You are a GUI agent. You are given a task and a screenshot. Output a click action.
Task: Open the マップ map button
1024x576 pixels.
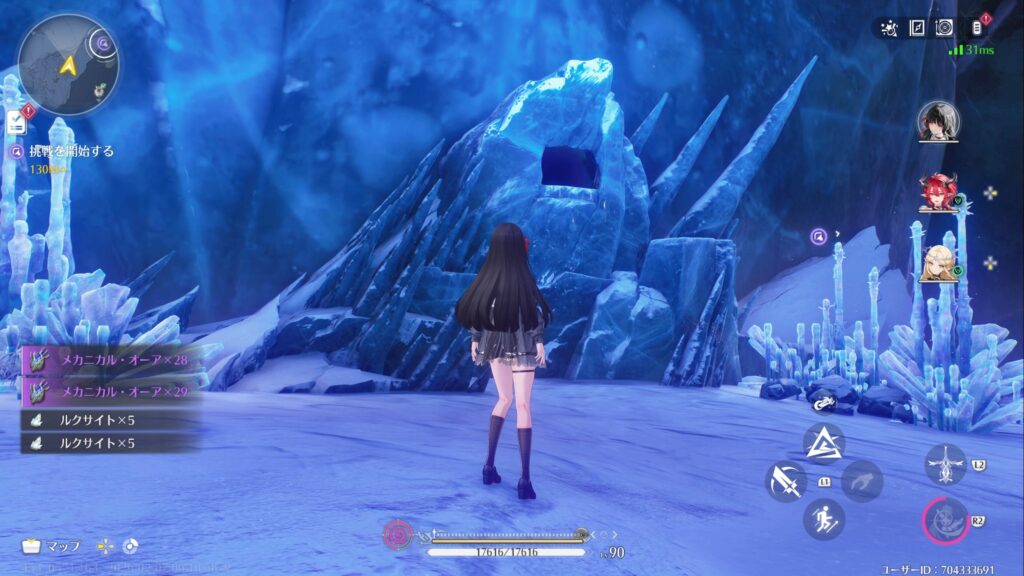52,547
